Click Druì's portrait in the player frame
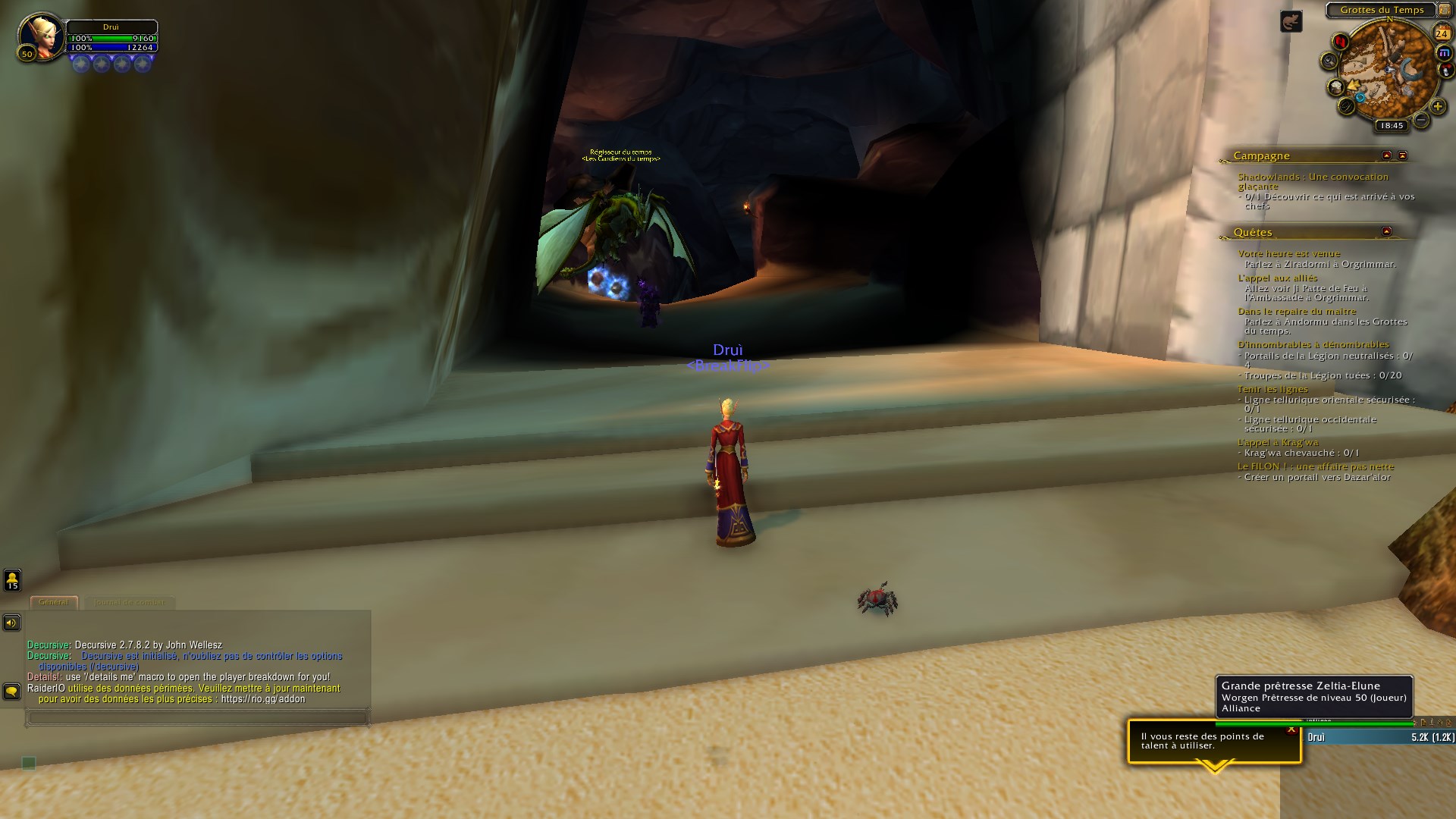Viewport: 1456px width, 819px height. tap(42, 36)
